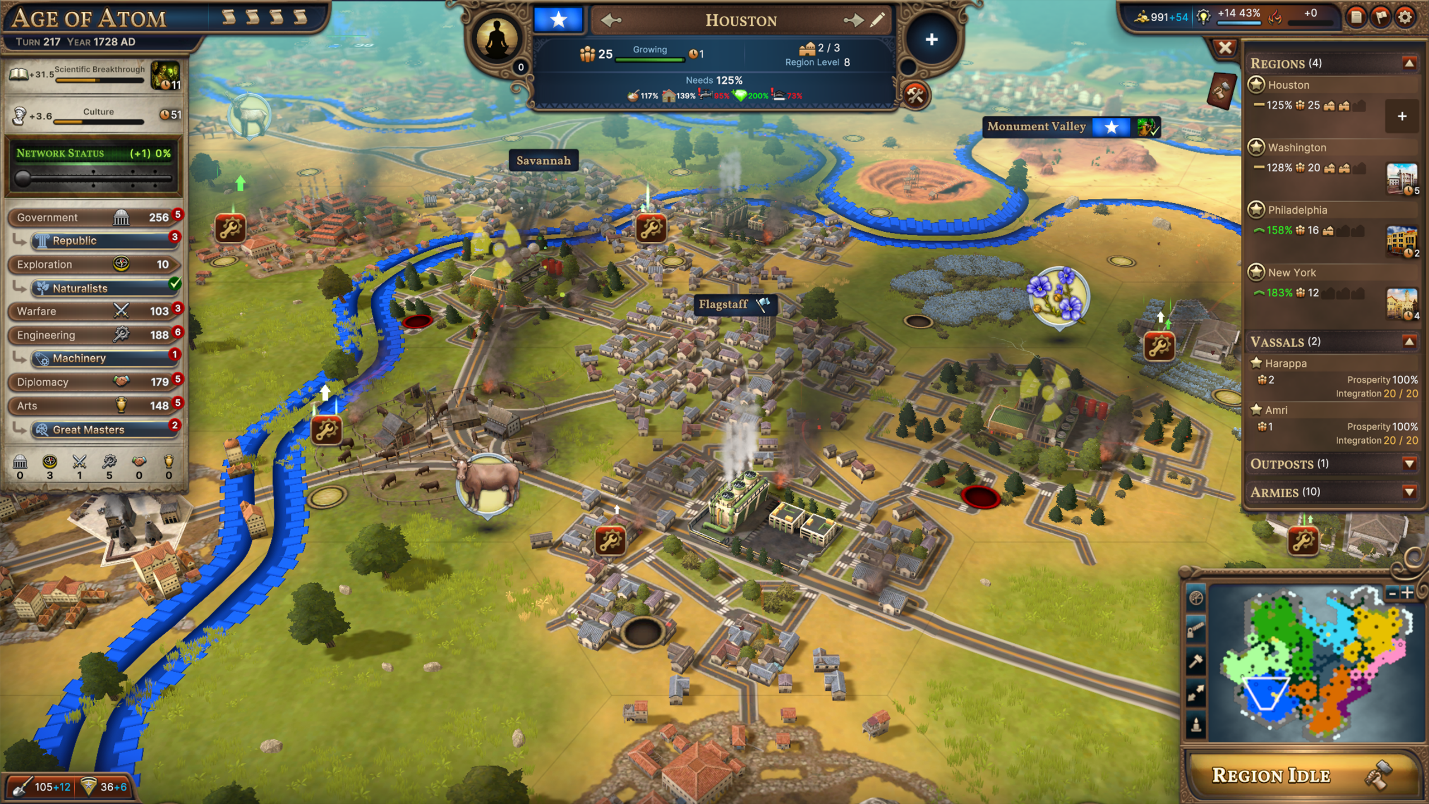The height and width of the screenshot is (804, 1429).
Task: Zoom in the minimap
Action: (x=1407, y=592)
